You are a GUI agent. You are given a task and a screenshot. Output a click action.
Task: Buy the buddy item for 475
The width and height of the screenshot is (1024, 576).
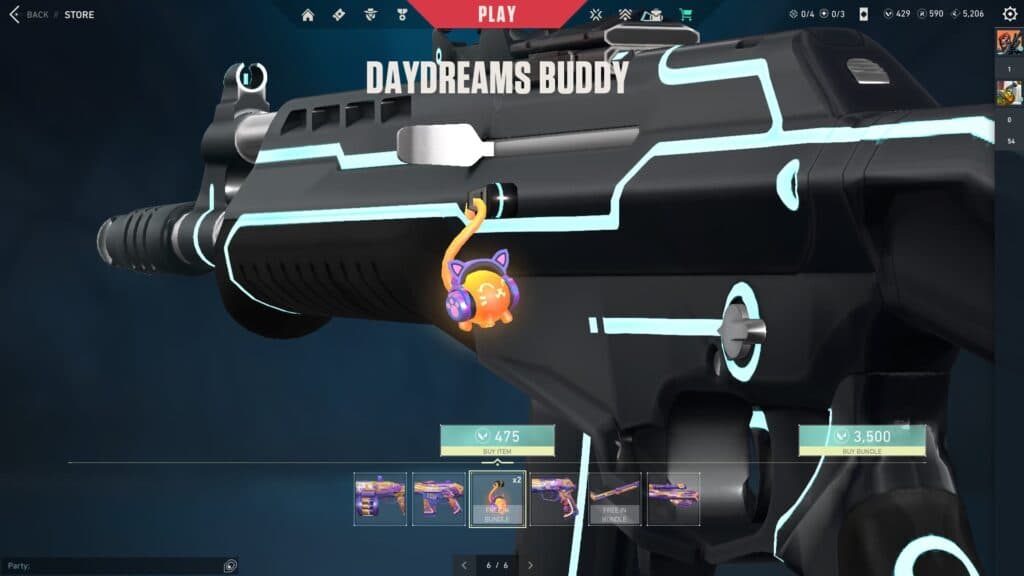click(x=497, y=437)
